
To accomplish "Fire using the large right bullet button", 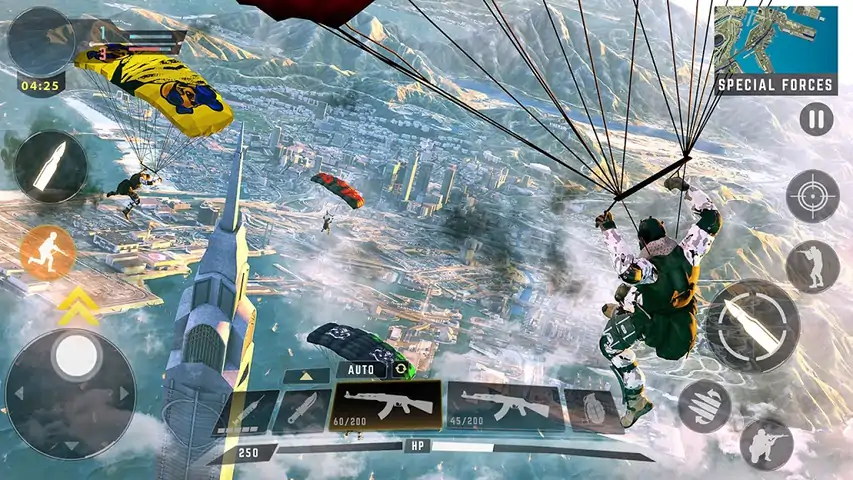I will (752, 325).
